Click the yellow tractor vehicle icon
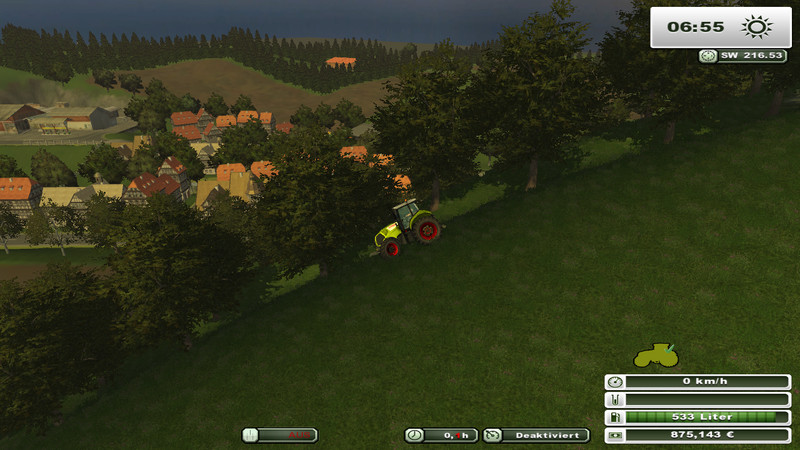 656,355
